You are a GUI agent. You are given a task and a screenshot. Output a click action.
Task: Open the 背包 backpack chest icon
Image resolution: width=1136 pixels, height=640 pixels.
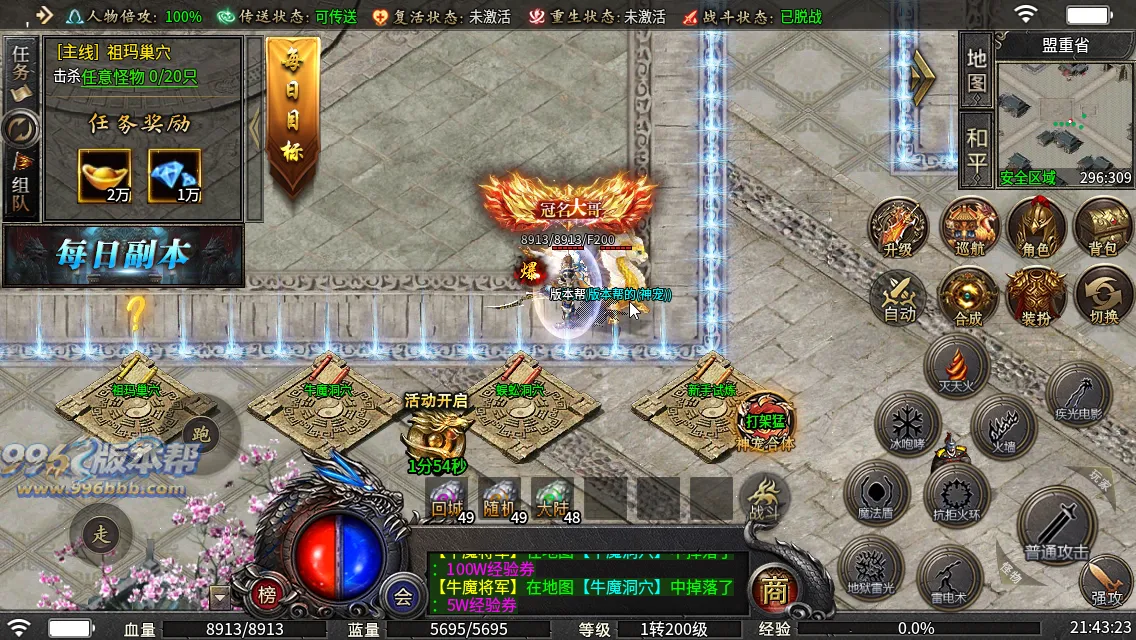[1102, 229]
